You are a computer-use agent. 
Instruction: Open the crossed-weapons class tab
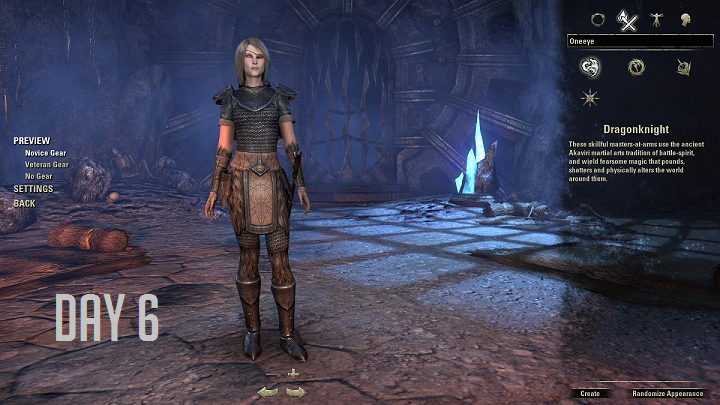coord(627,18)
